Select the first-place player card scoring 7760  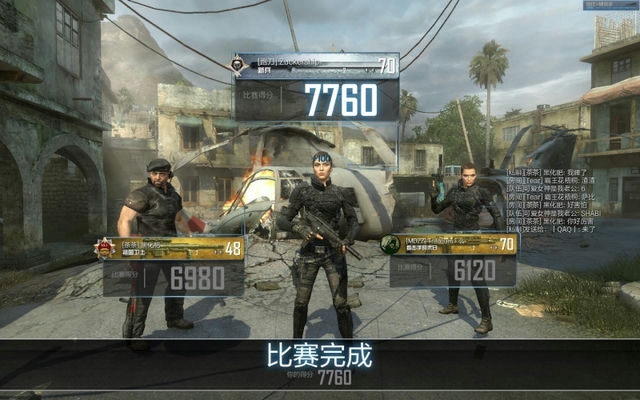click(x=314, y=87)
